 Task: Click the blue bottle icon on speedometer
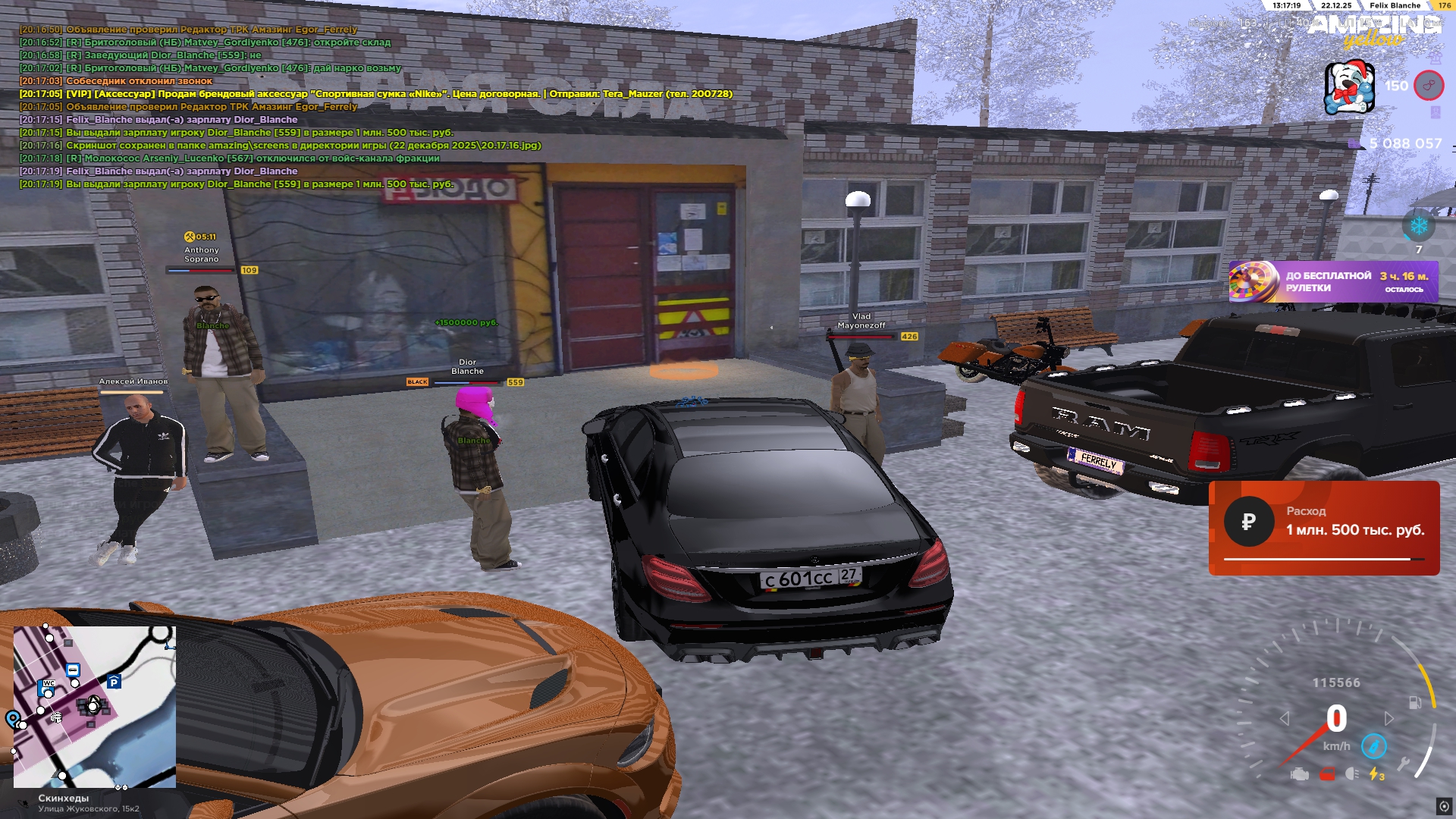[x=1373, y=746]
